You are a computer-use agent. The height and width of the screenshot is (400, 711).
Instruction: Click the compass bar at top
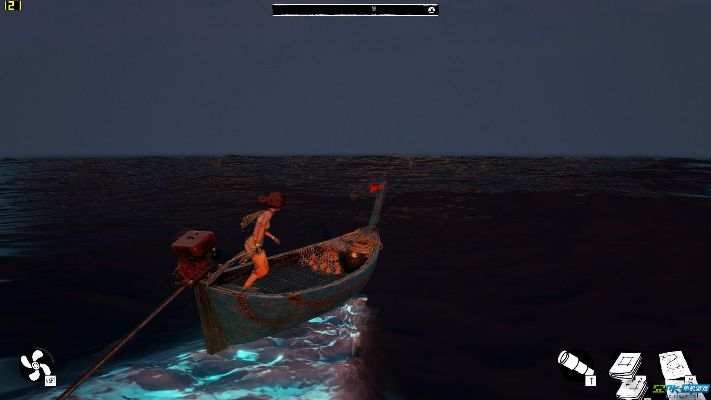click(355, 10)
